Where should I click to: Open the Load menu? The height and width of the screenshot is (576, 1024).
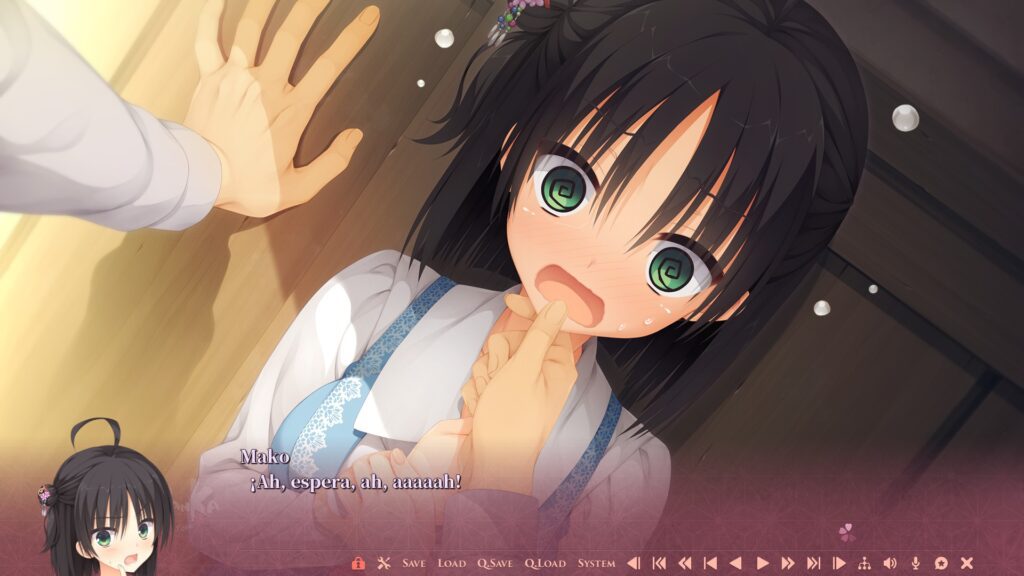(452, 563)
